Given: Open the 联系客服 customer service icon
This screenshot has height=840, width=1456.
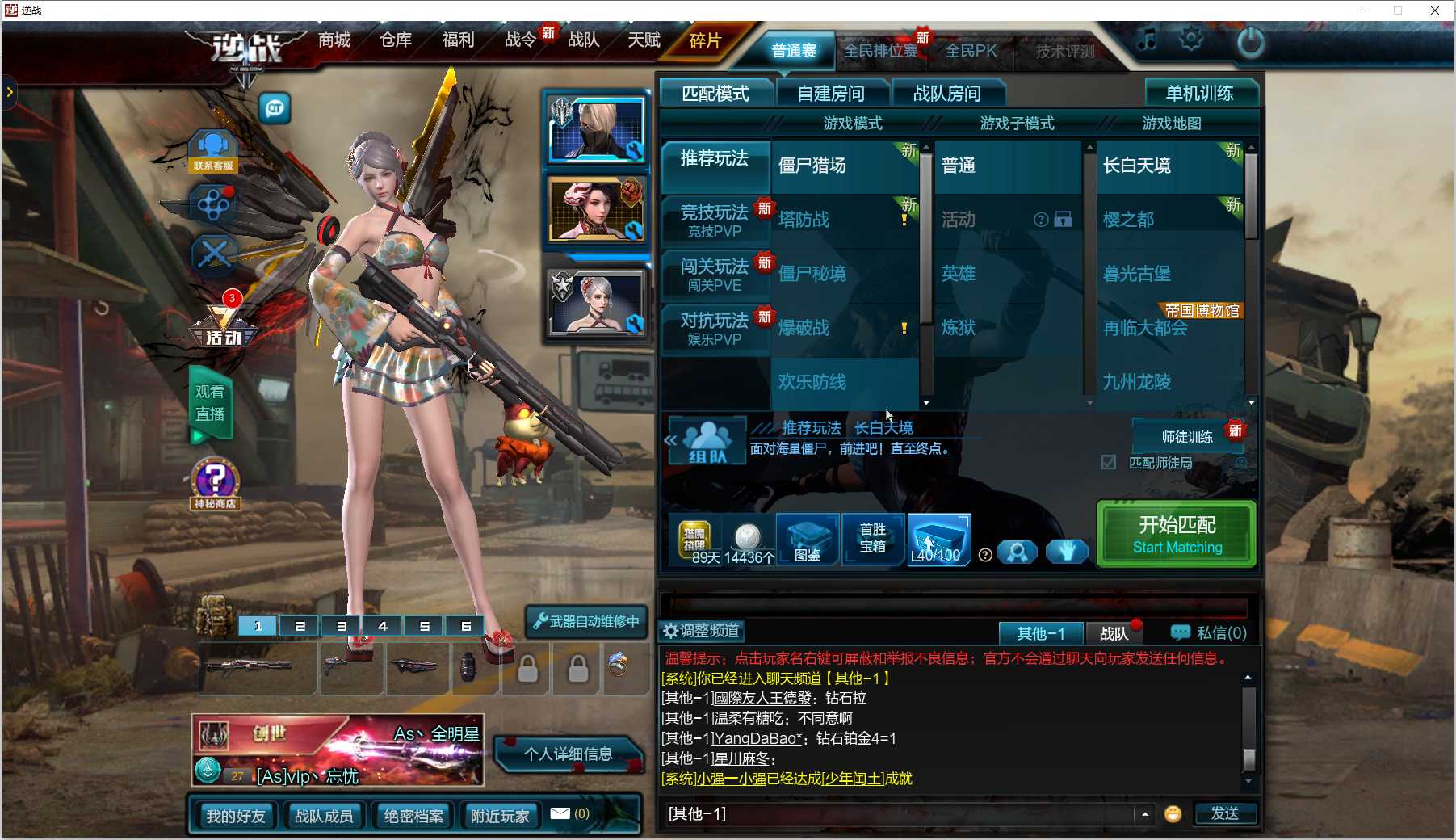Looking at the screenshot, I should click(212, 150).
